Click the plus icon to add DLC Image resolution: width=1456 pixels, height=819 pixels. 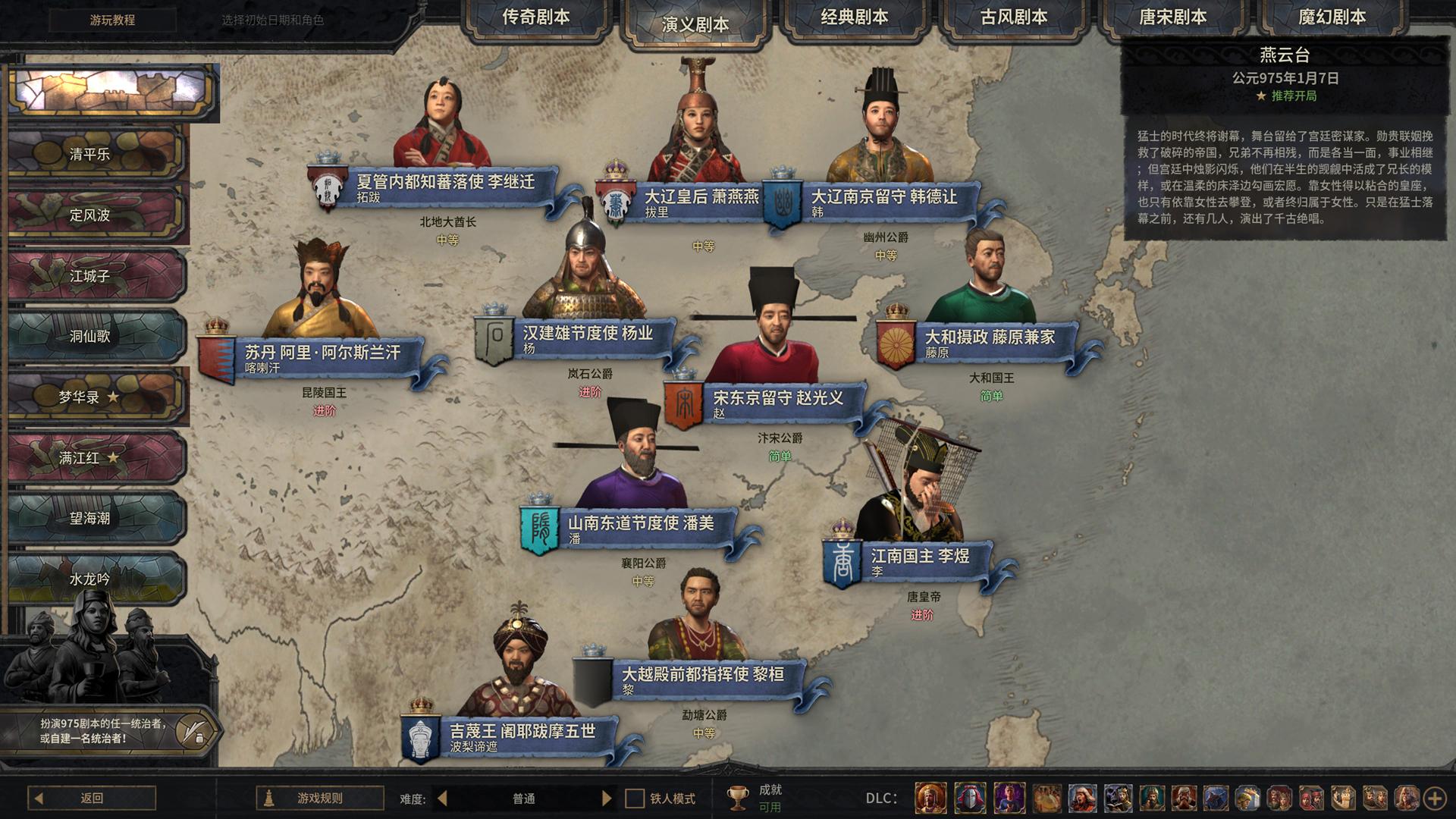[1434, 798]
